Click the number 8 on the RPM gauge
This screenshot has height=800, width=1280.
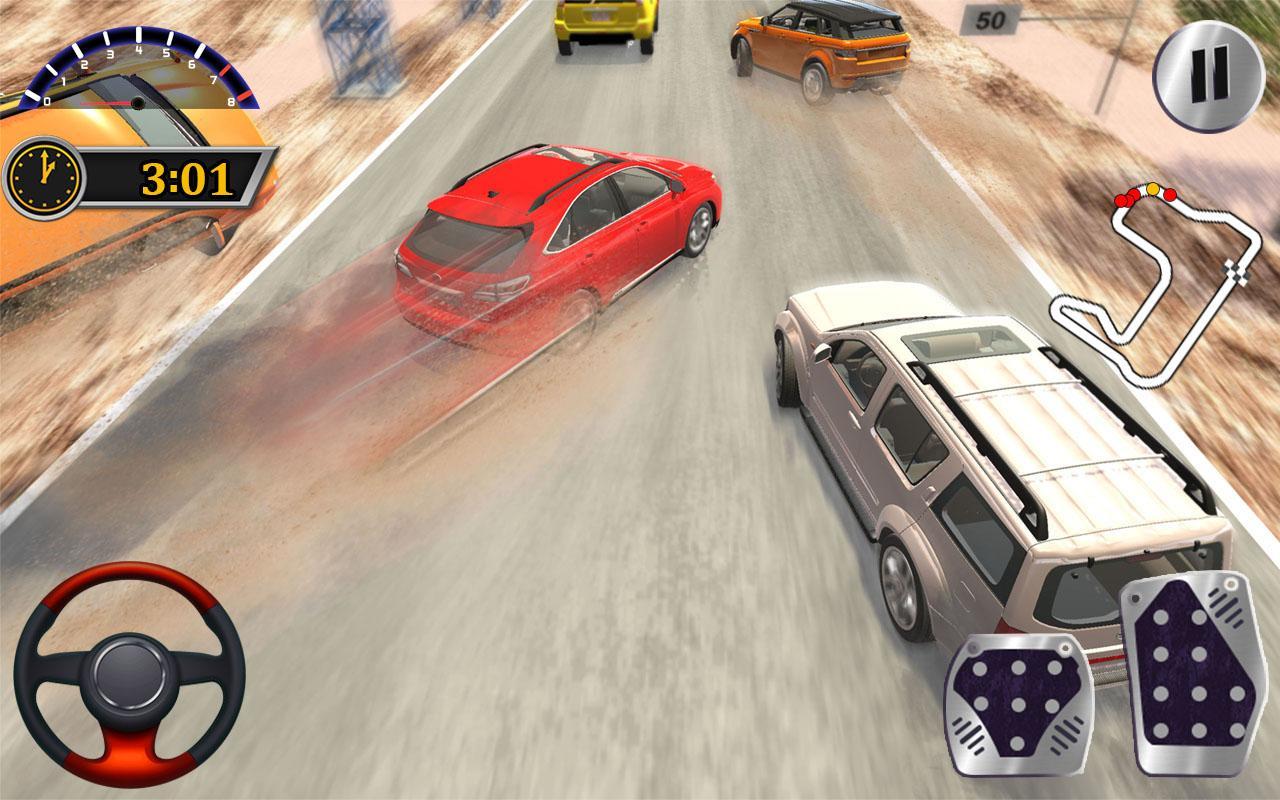pyautogui.click(x=230, y=102)
